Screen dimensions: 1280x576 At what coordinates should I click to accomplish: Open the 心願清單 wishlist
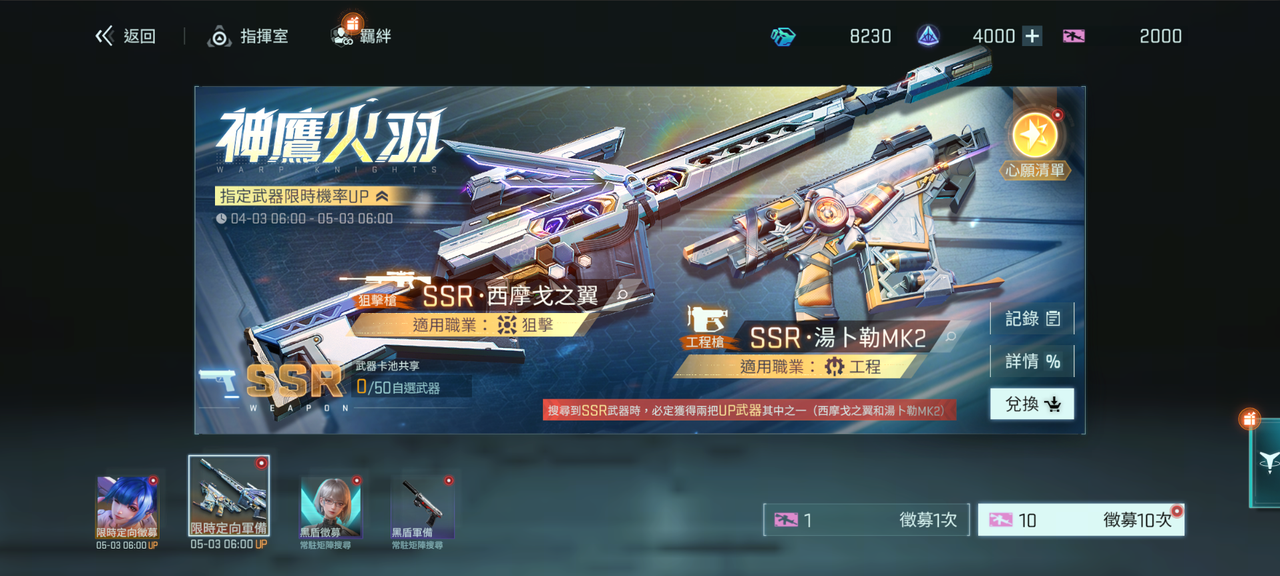1036,143
